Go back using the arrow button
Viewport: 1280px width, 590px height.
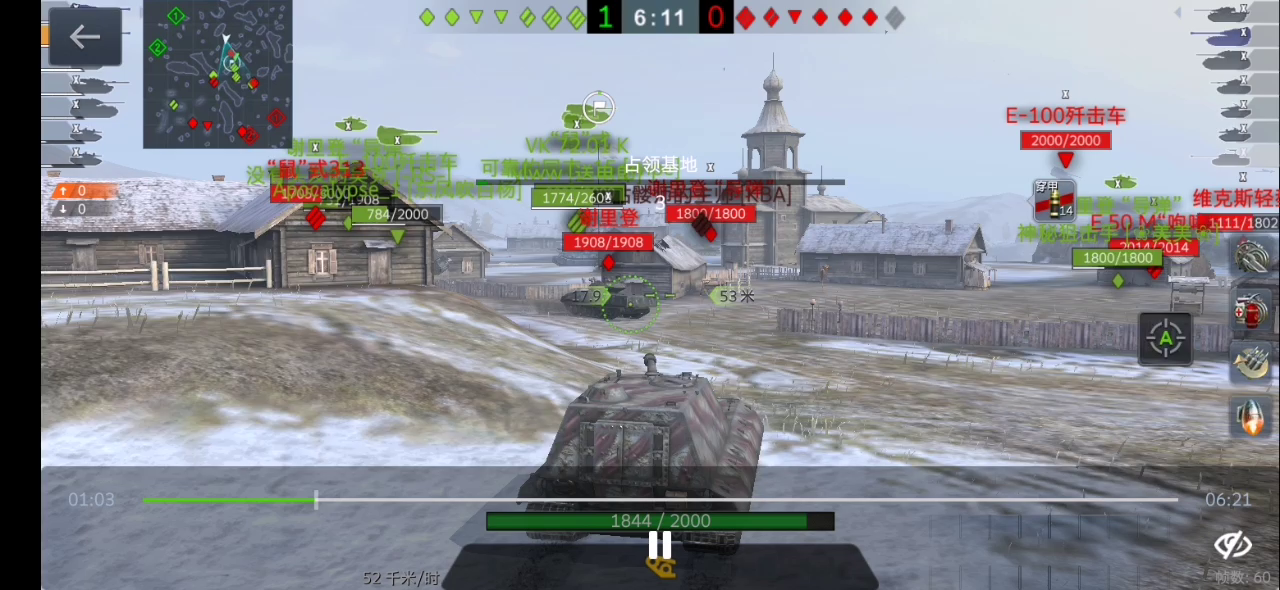85,37
